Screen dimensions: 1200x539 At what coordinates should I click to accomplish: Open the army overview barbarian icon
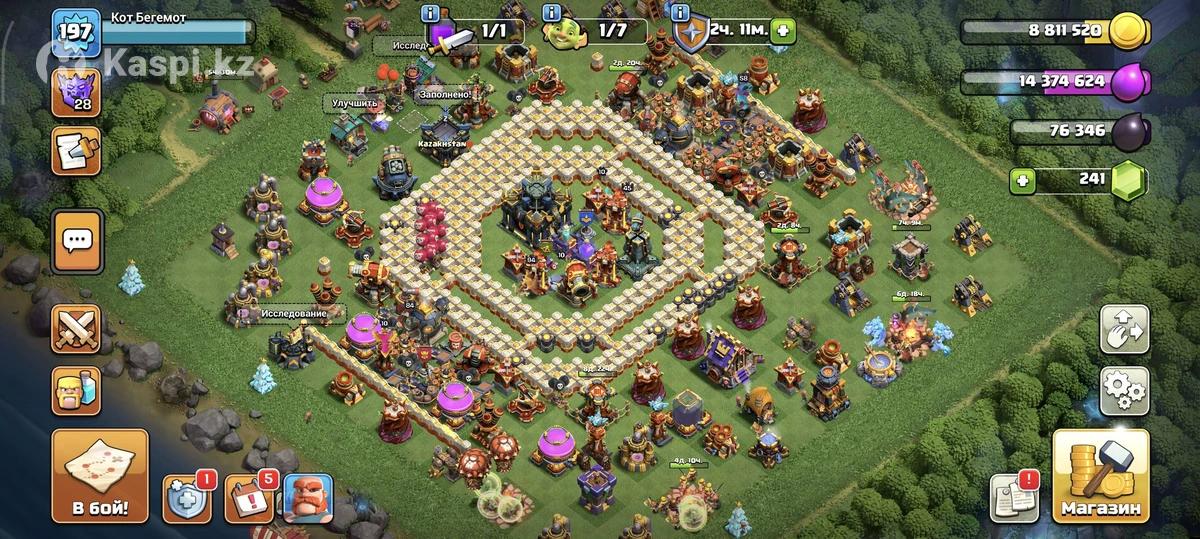(x=78, y=388)
